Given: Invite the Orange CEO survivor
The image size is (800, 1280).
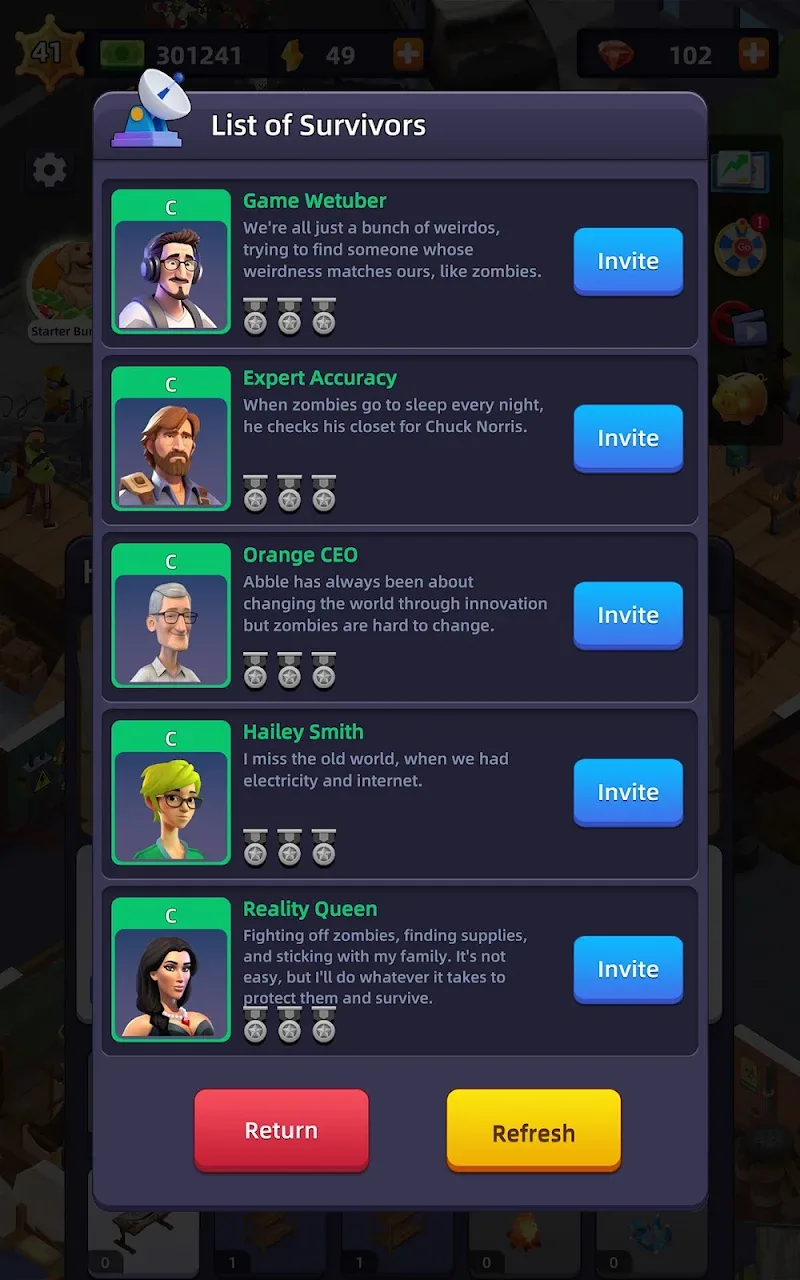Looking at the screenshot, I should tap(628, 615).
